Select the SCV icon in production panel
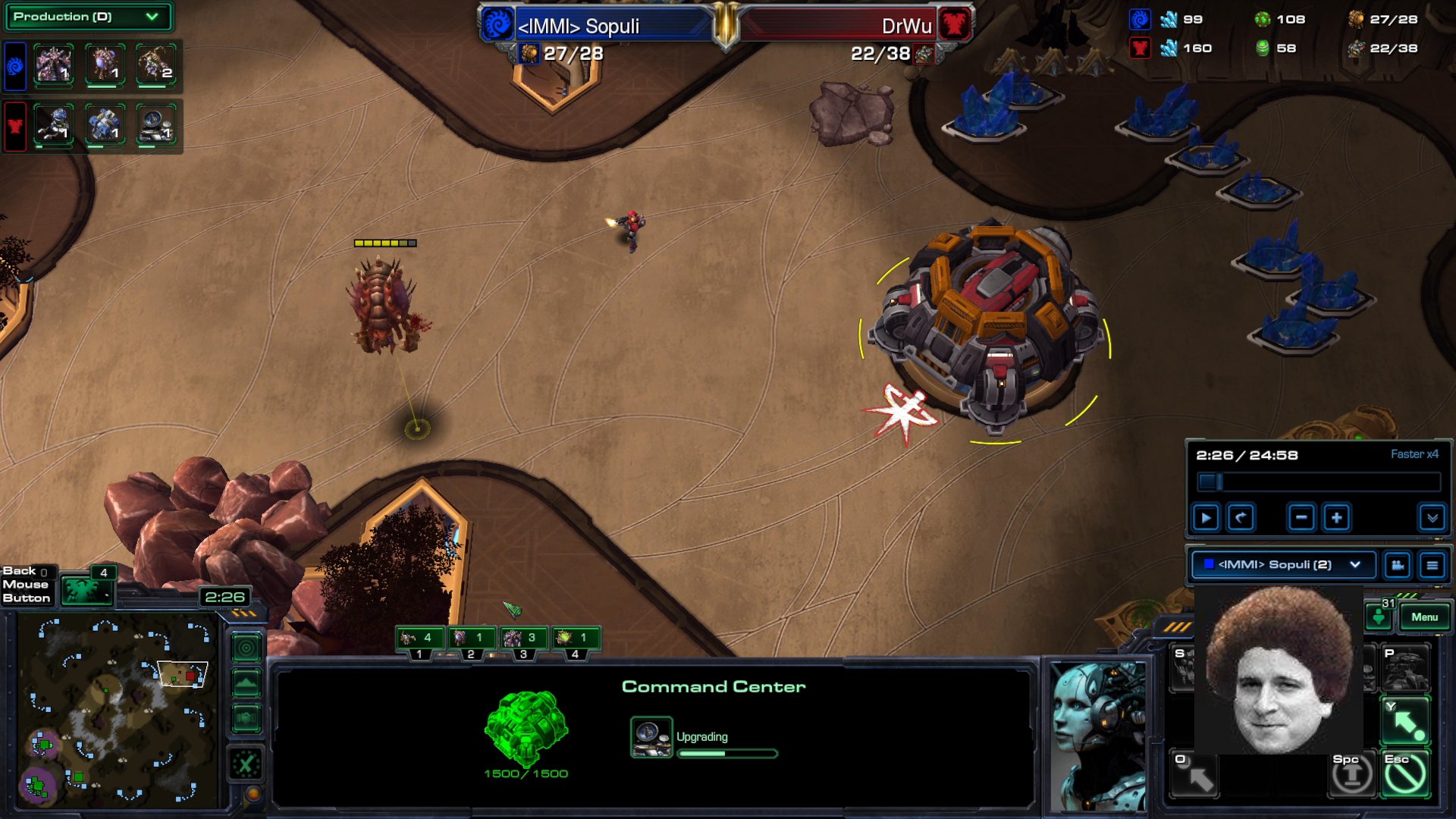This screenshot has width=1456, height=819. coord(54,124)
